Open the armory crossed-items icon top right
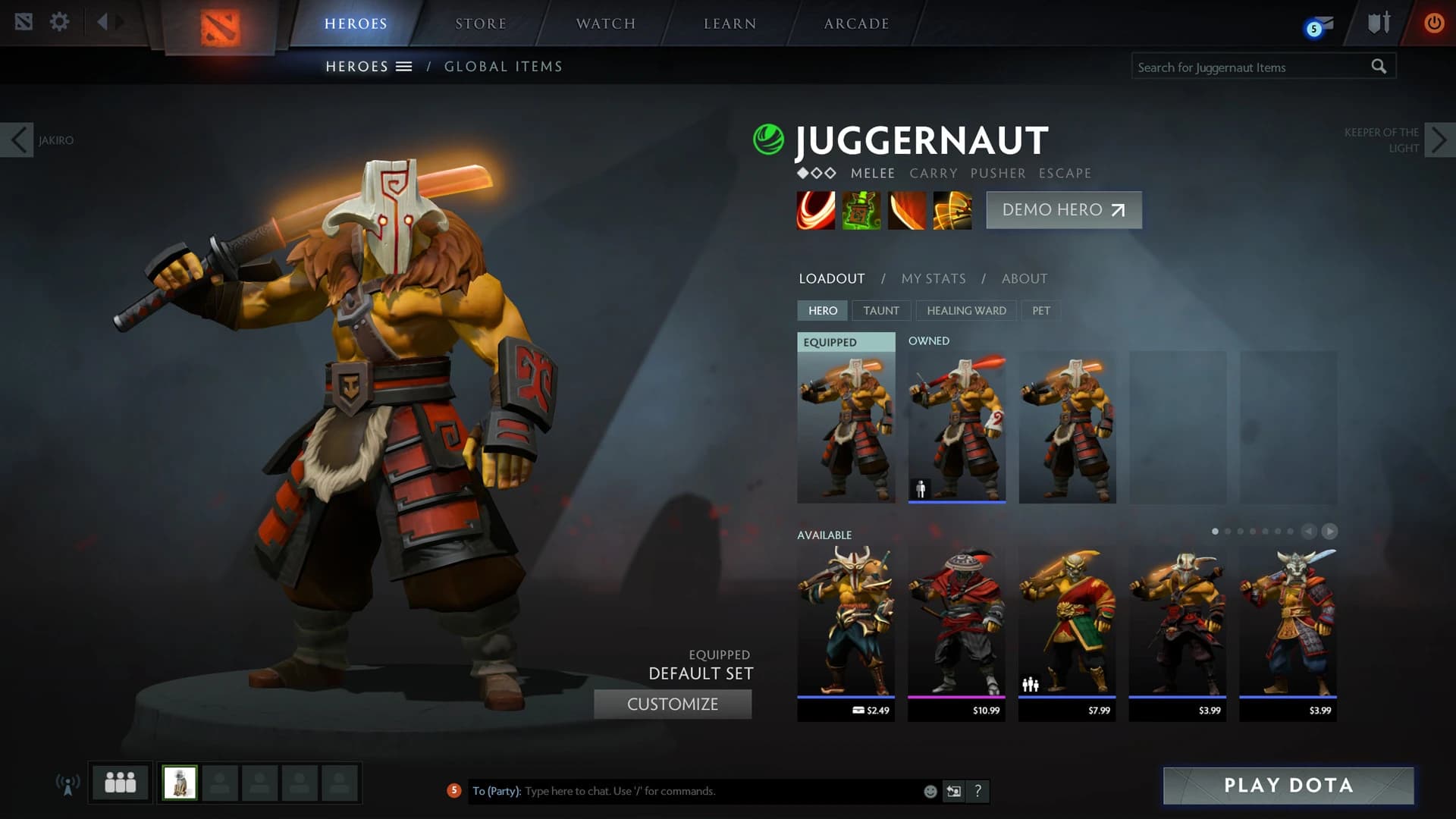The image size is (1456, 819). click(x=1379, y=23)
